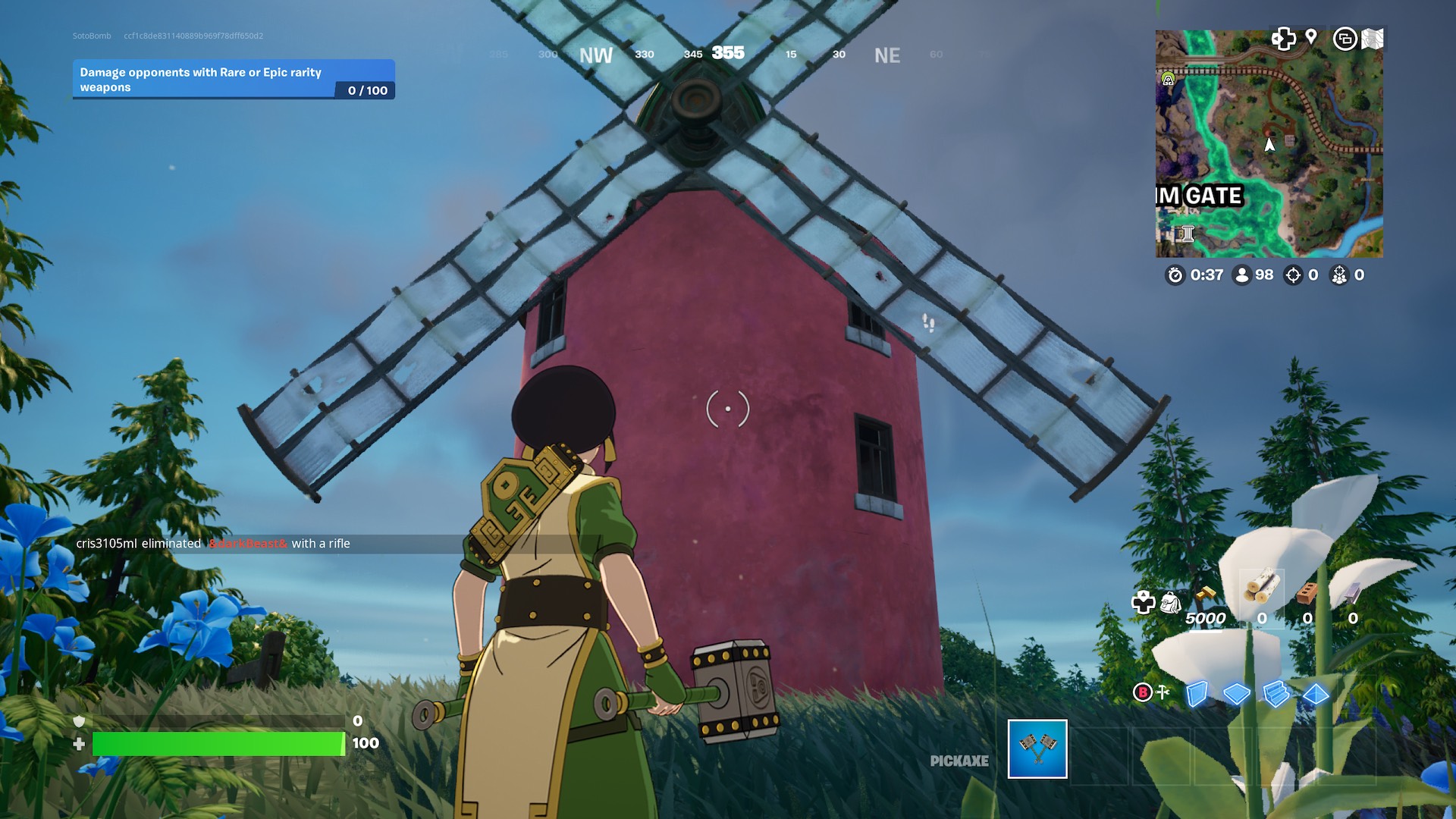
Task: Click the match timer stopwatch icon
Action: click(x=1175, y=276)
